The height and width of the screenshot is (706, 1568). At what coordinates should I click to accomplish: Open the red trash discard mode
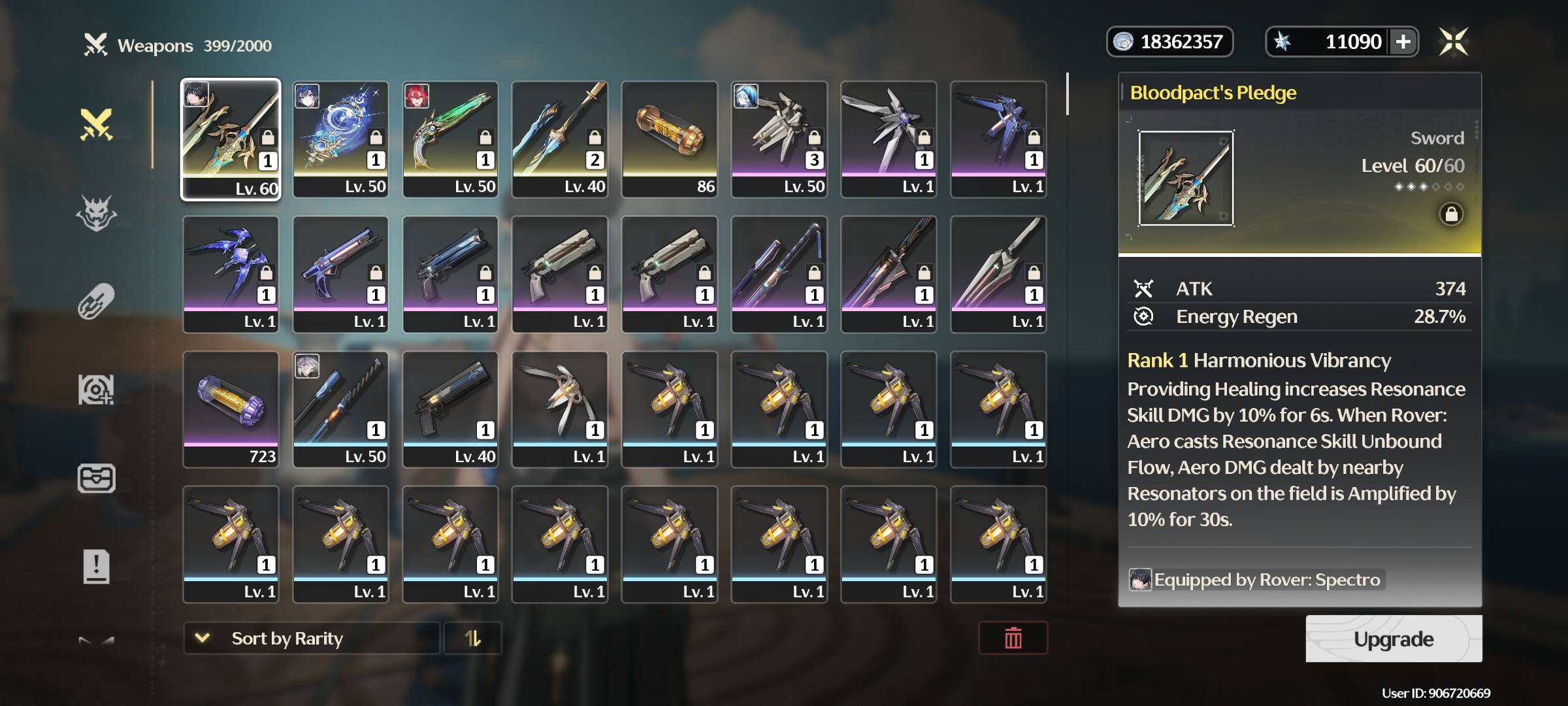1013,638
